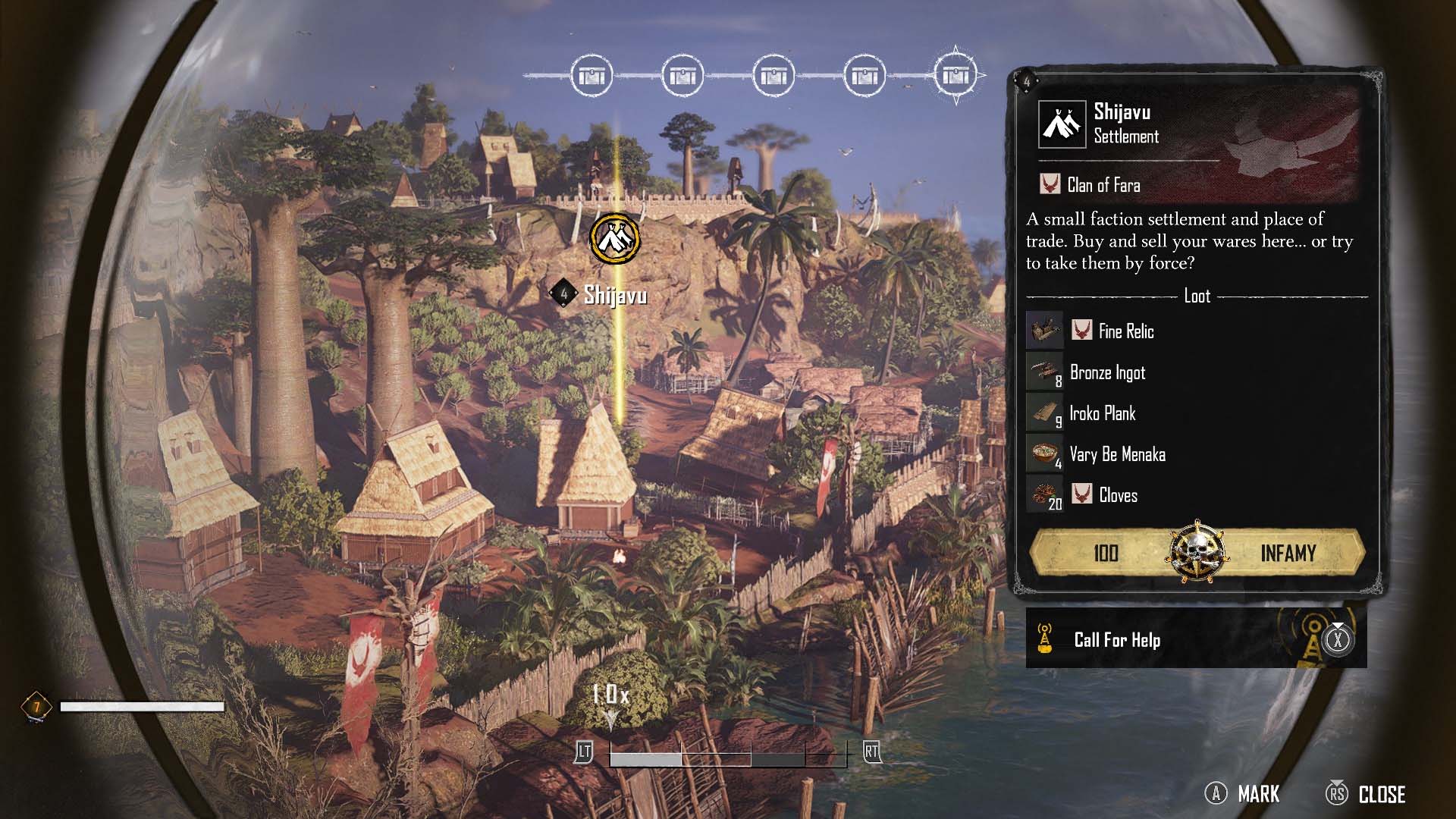Select the Shijavu settlement marker

pos(615,239)
